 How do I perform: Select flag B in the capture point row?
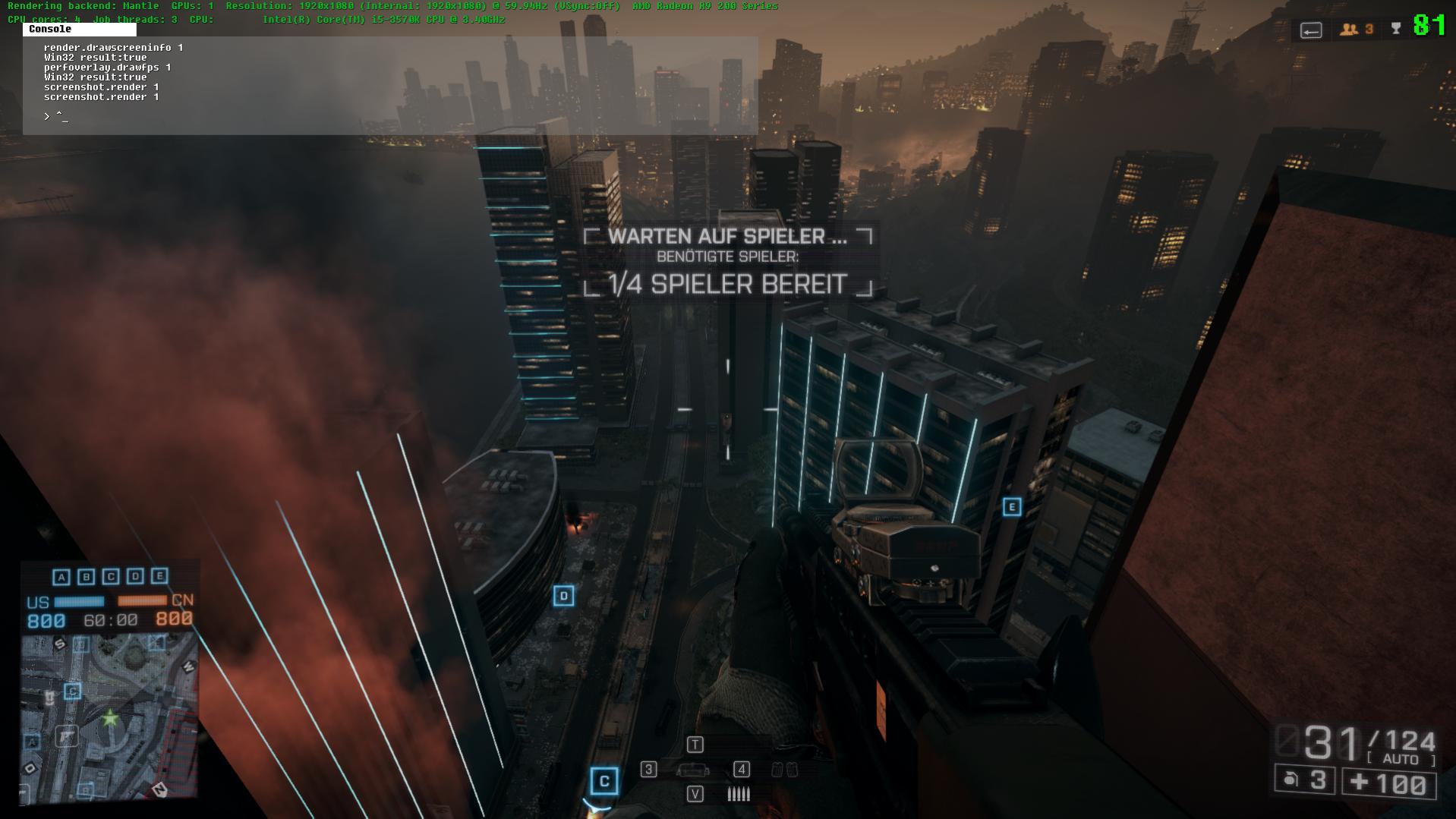tap(86, 578)
